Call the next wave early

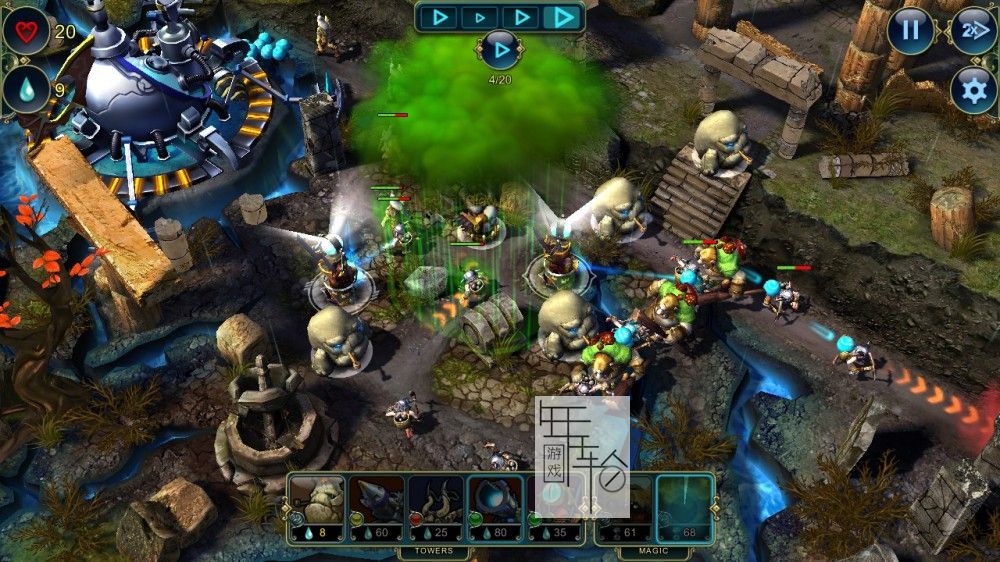(x=499, y=48)
